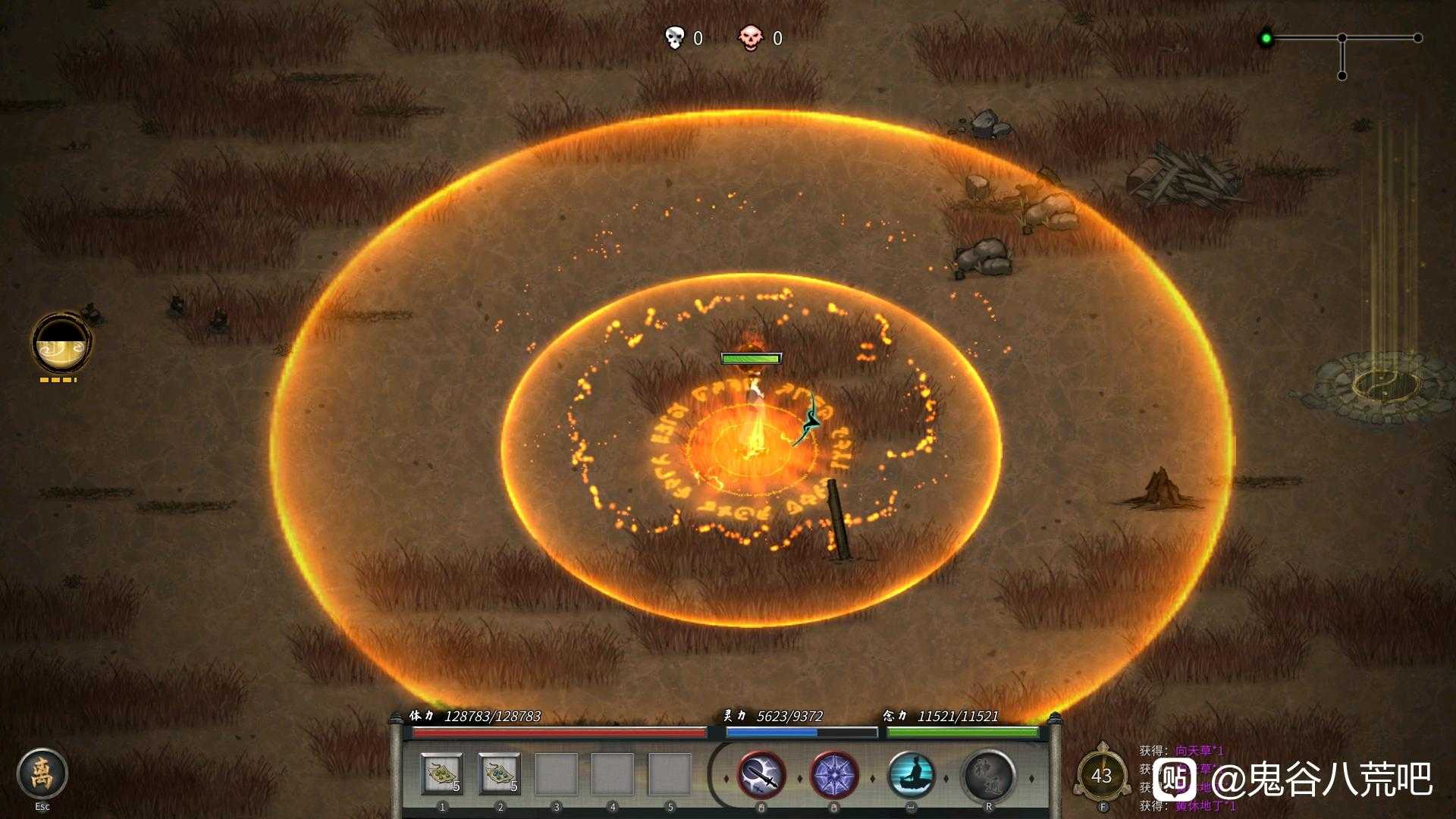Use the leaf item in hotbar slot 2

pyautogui.click(x=499, y=774)
